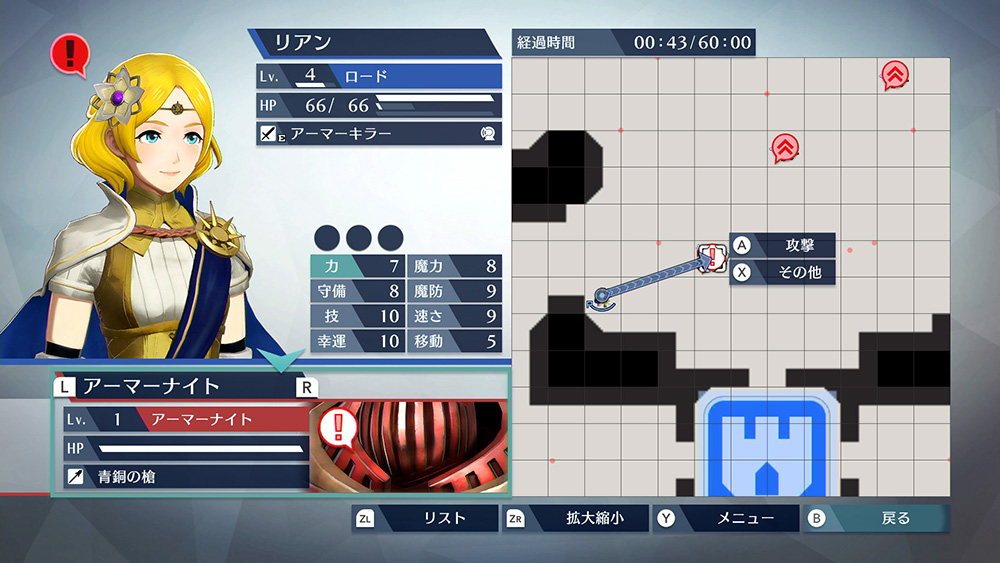Select the アーマーキラー weapon row
The width and height of the screenshot is (1000, 563).
tap(379, 133)
